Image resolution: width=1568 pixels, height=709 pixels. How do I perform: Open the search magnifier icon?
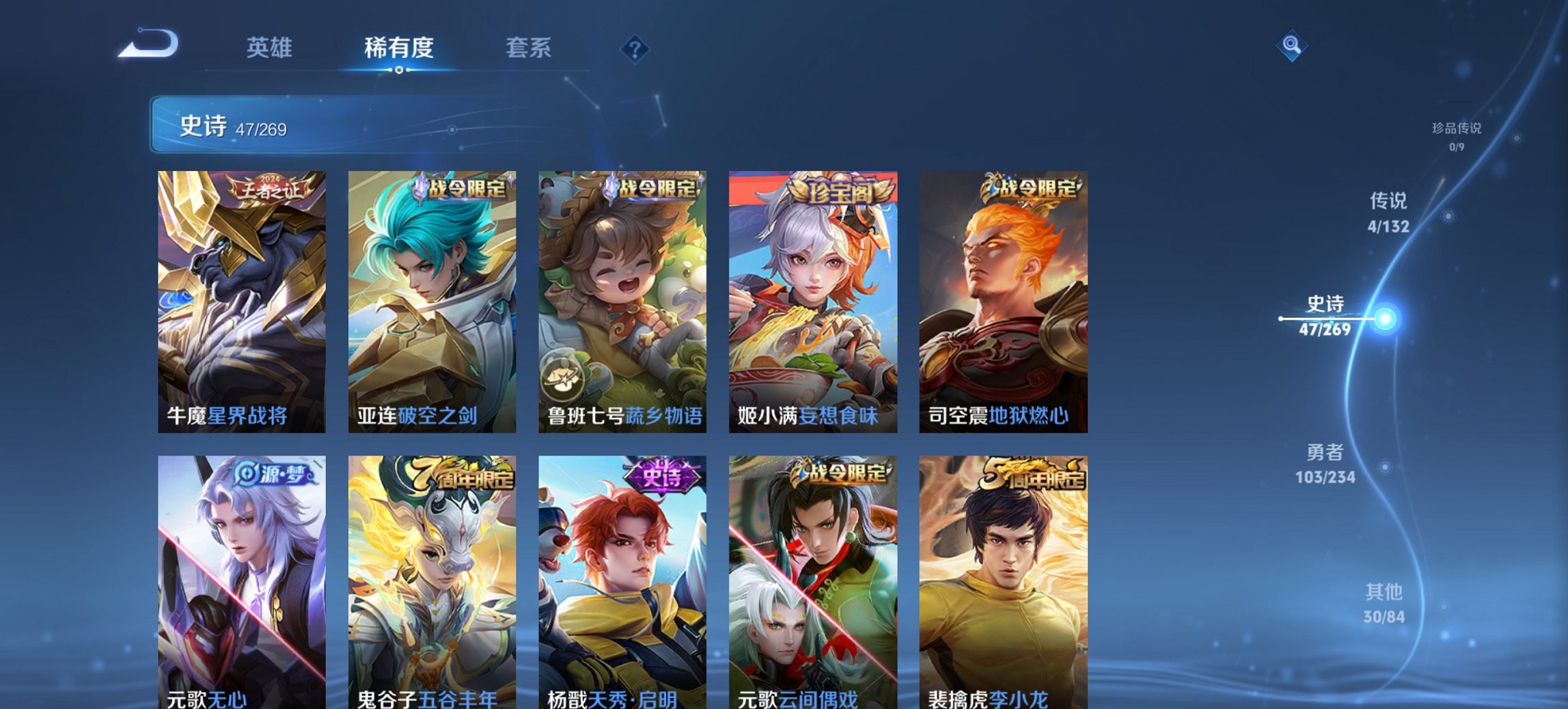[1290, 45]
